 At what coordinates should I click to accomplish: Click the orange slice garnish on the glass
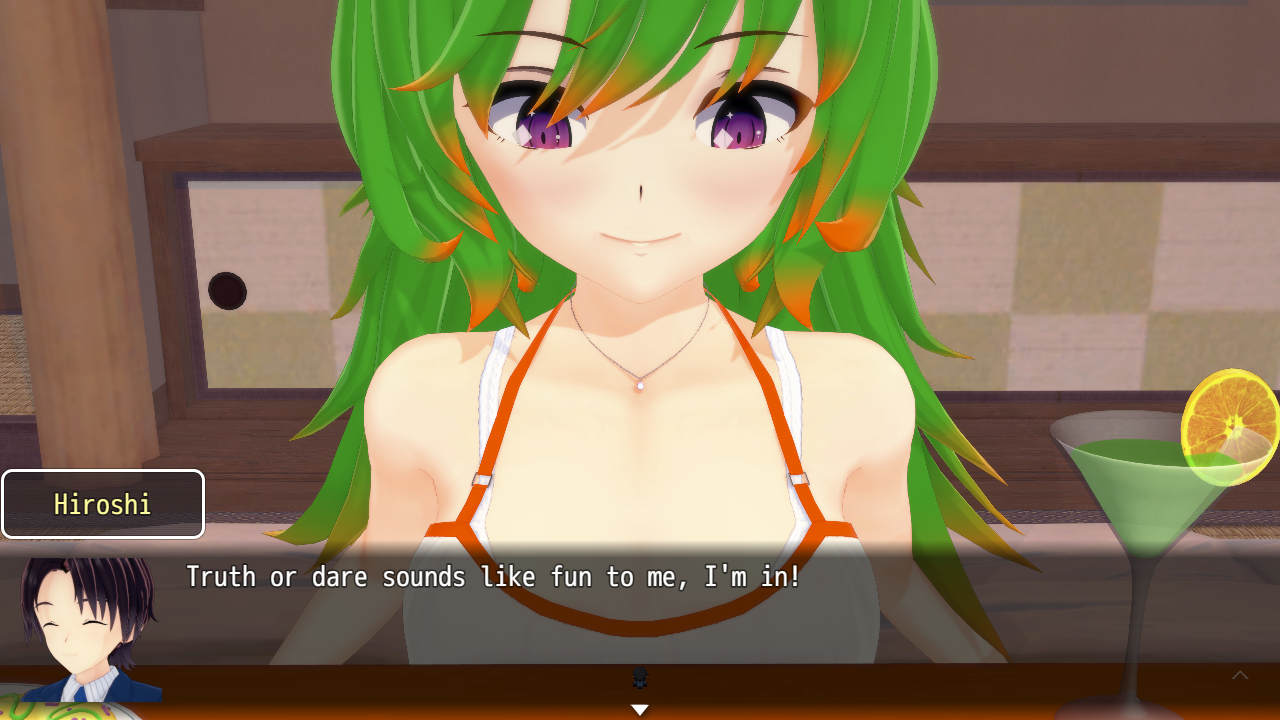(x=1228, y=428)
